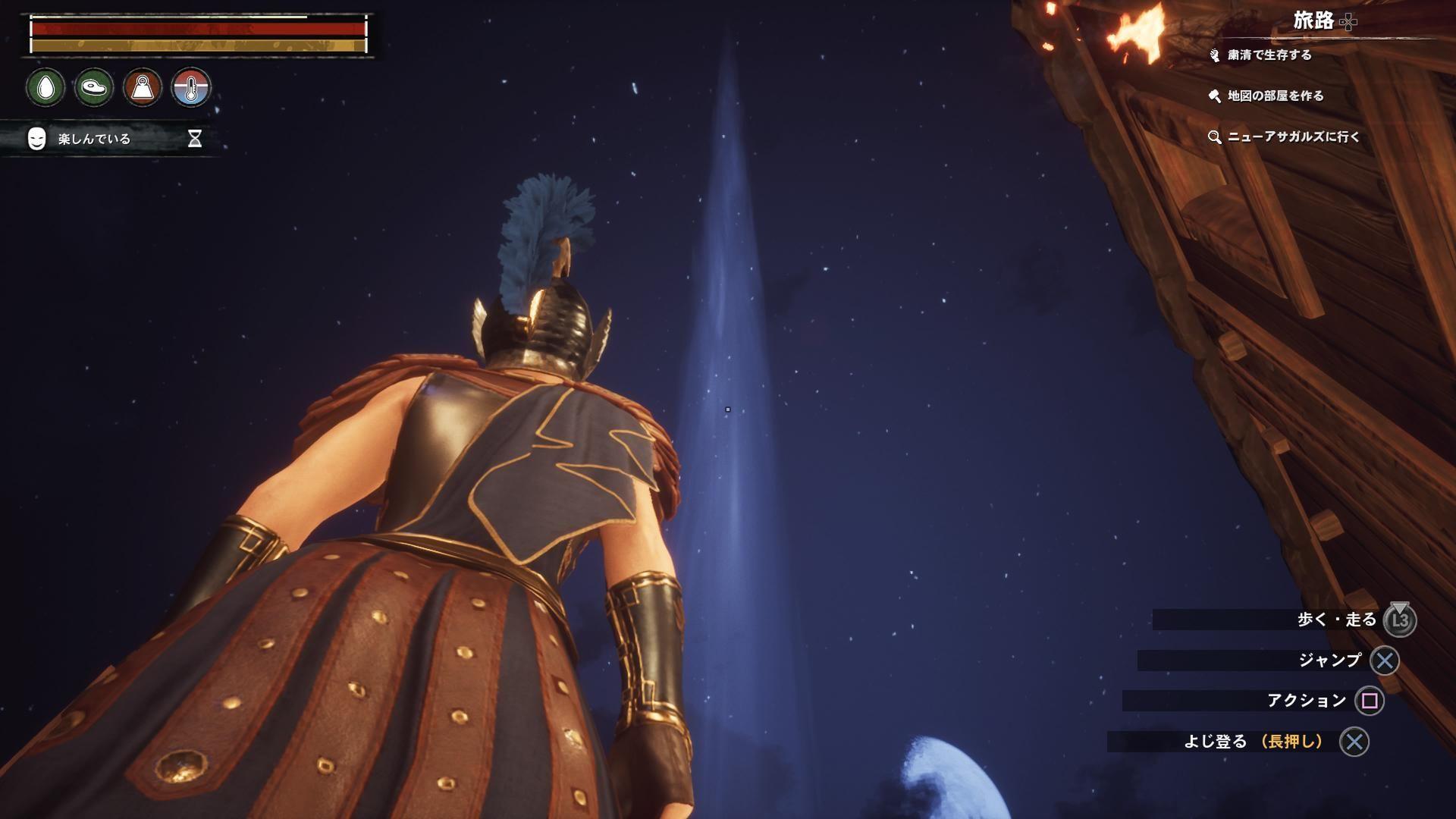Select the 粛清で生存する journey objective
The width and height of the screenshot is (1456, 819).
pos(1269,55)
